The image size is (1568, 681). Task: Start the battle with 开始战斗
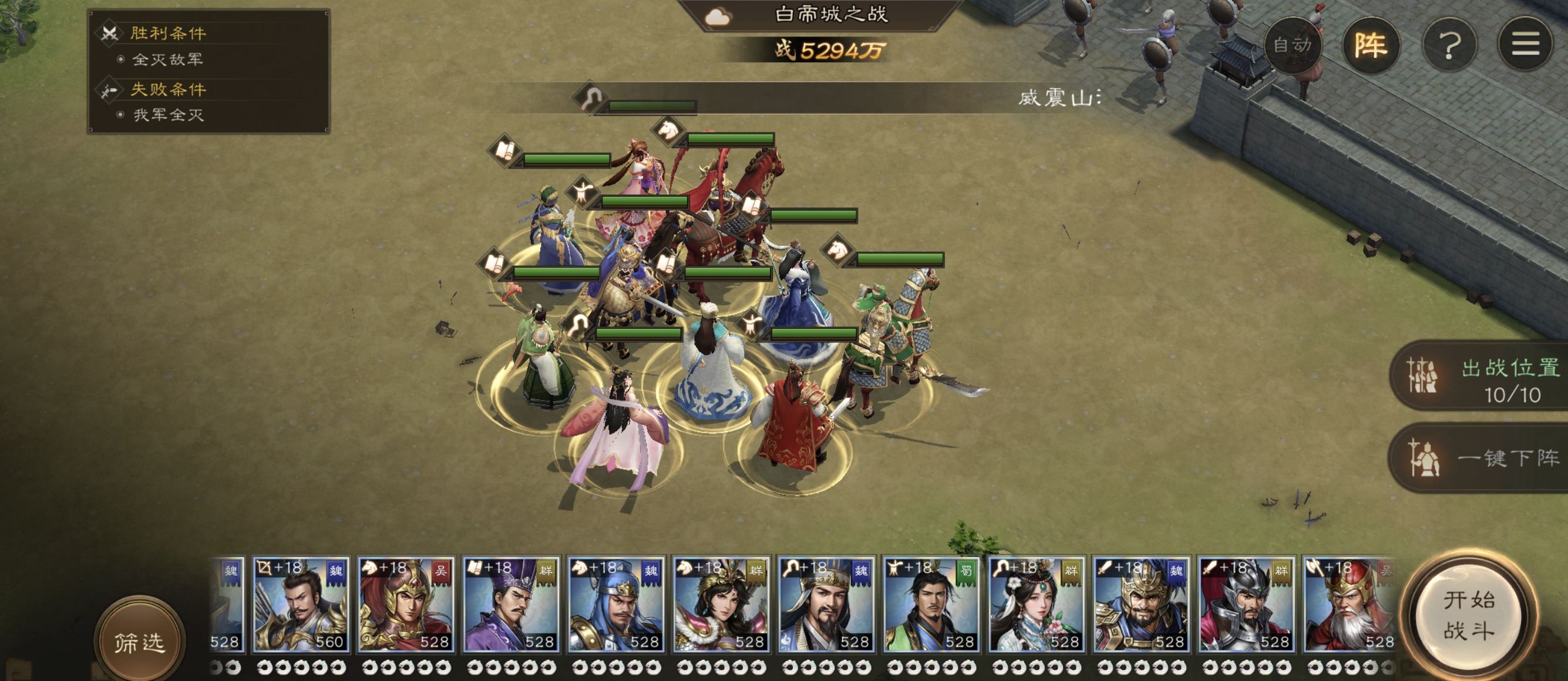1469,615
